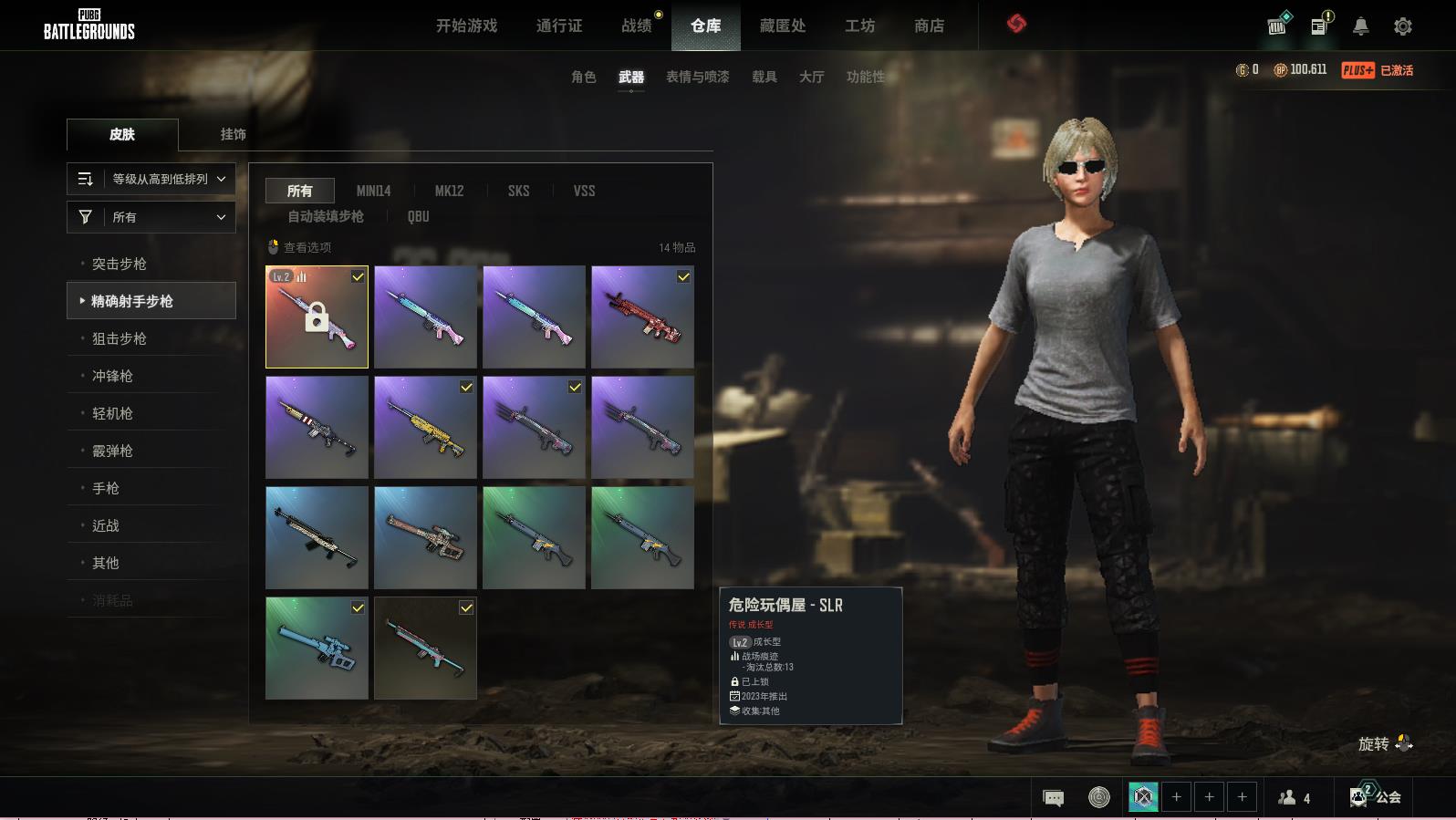Open the settings gear icon

coord(1403,26)
